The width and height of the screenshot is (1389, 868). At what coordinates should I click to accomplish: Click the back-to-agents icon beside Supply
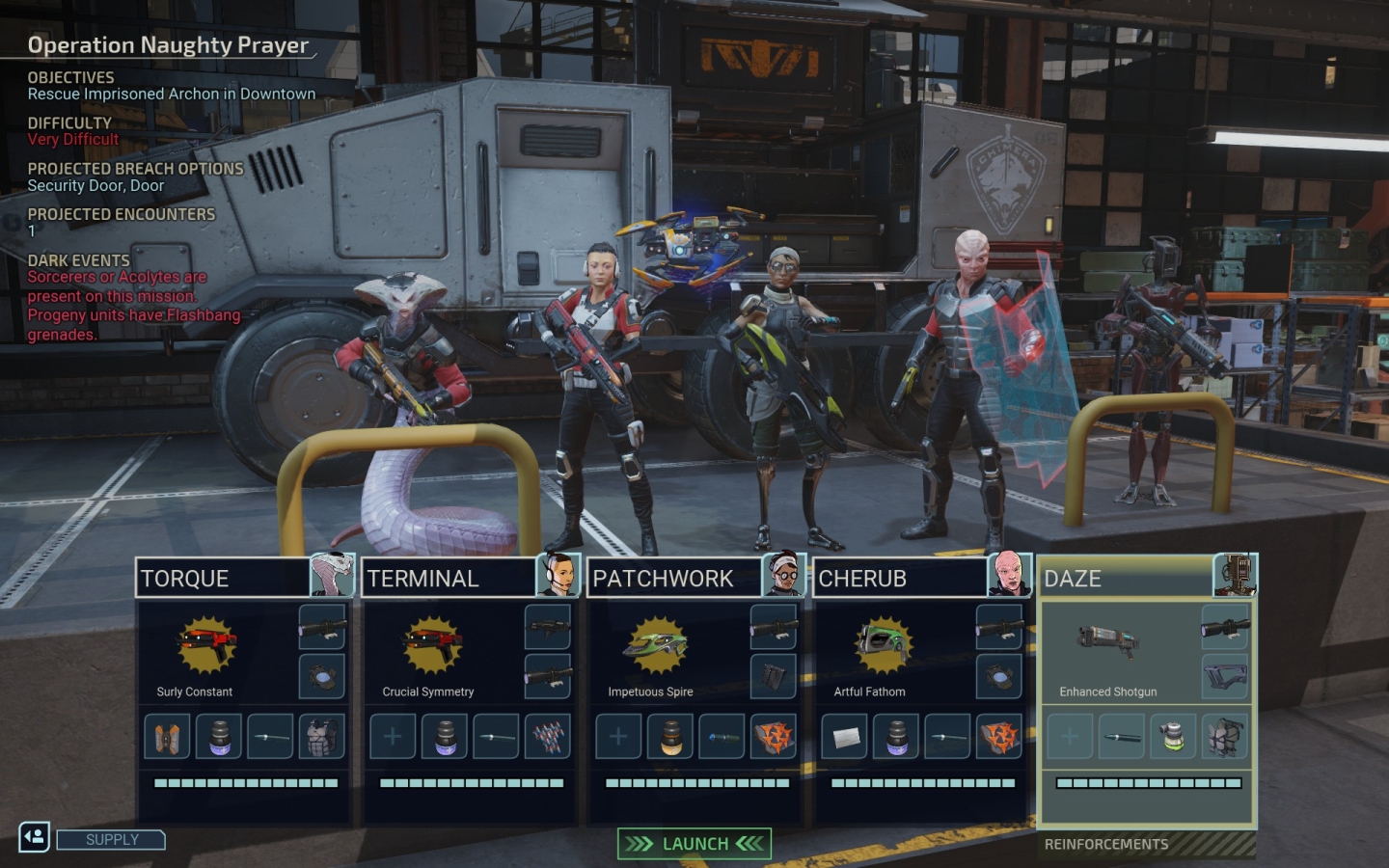(35, 837)
